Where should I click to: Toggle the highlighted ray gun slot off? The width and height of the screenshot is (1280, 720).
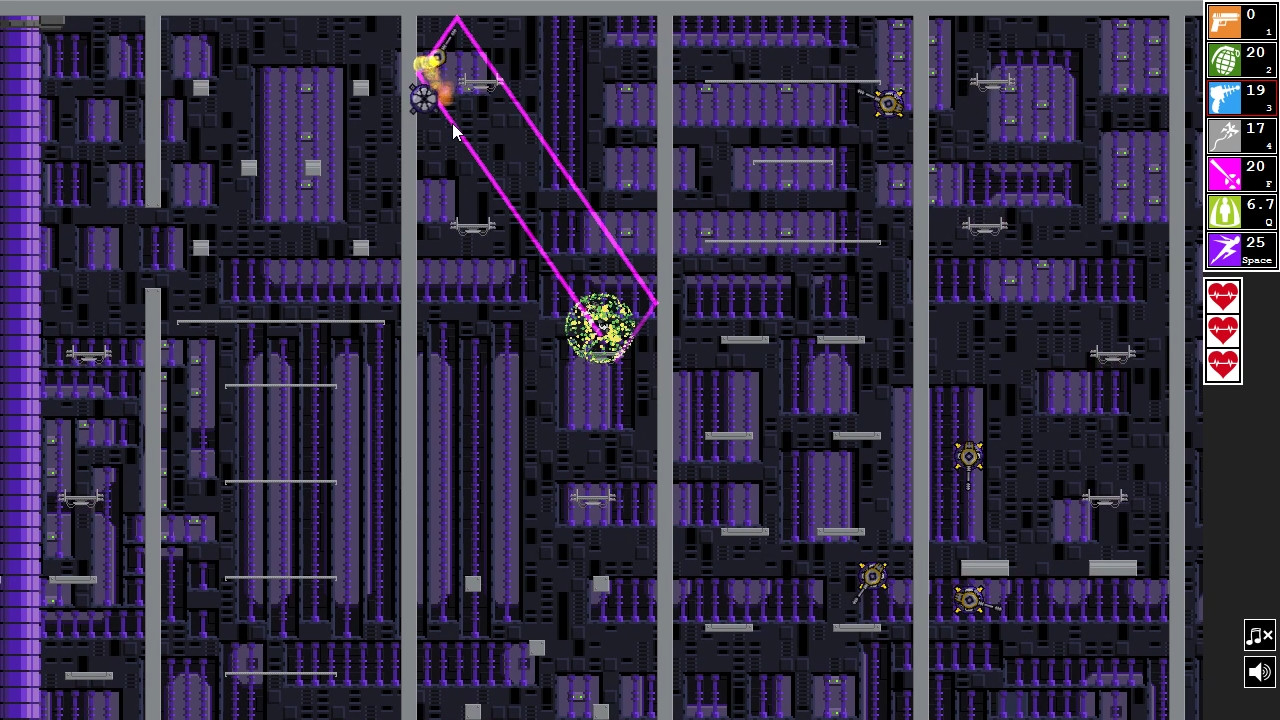tap(1224, 98)
